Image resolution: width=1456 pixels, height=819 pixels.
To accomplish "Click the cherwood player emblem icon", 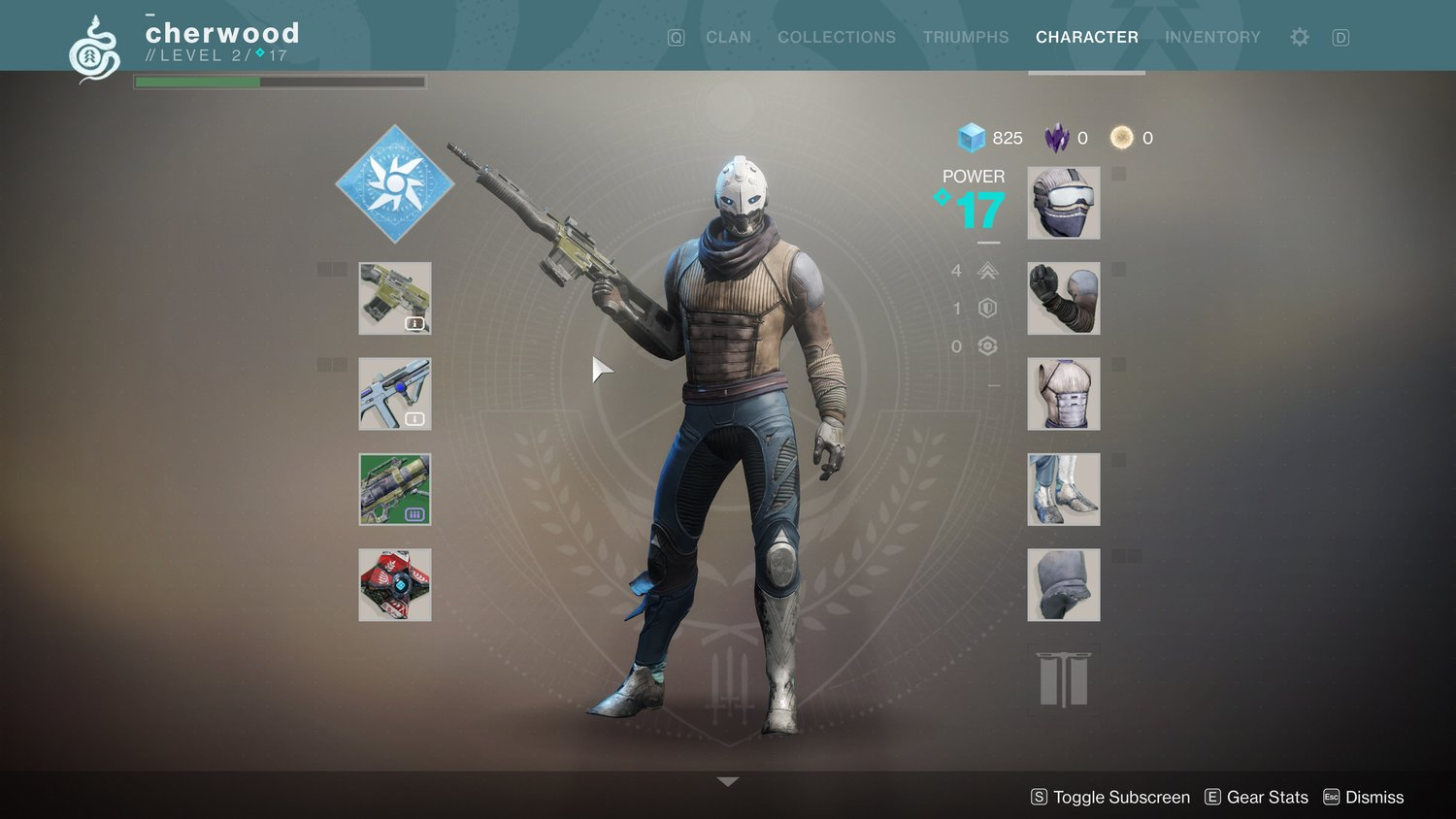I will [94, 49].
